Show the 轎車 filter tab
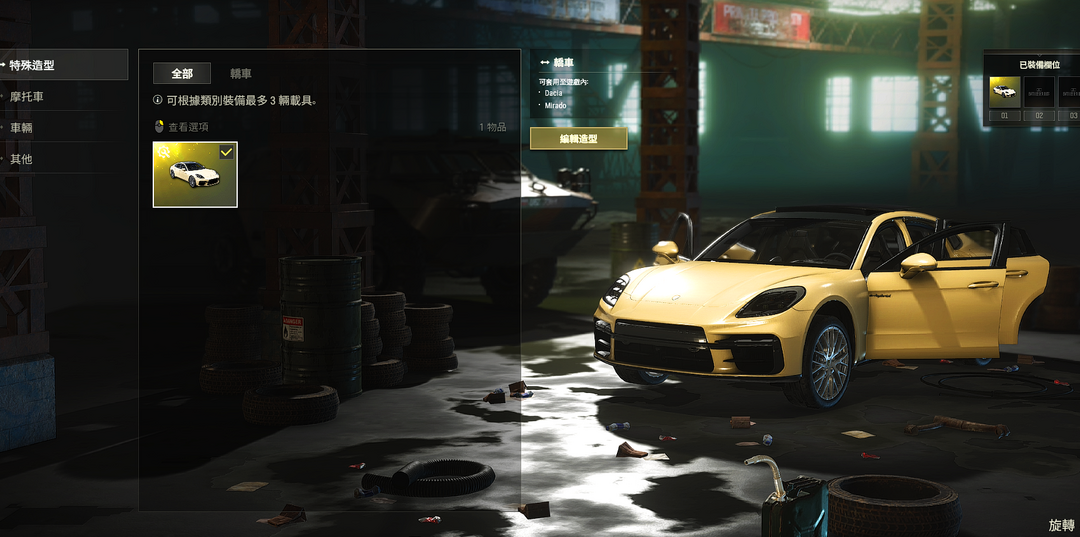Viewport: 1080px width, 537px height. [241, 73]
